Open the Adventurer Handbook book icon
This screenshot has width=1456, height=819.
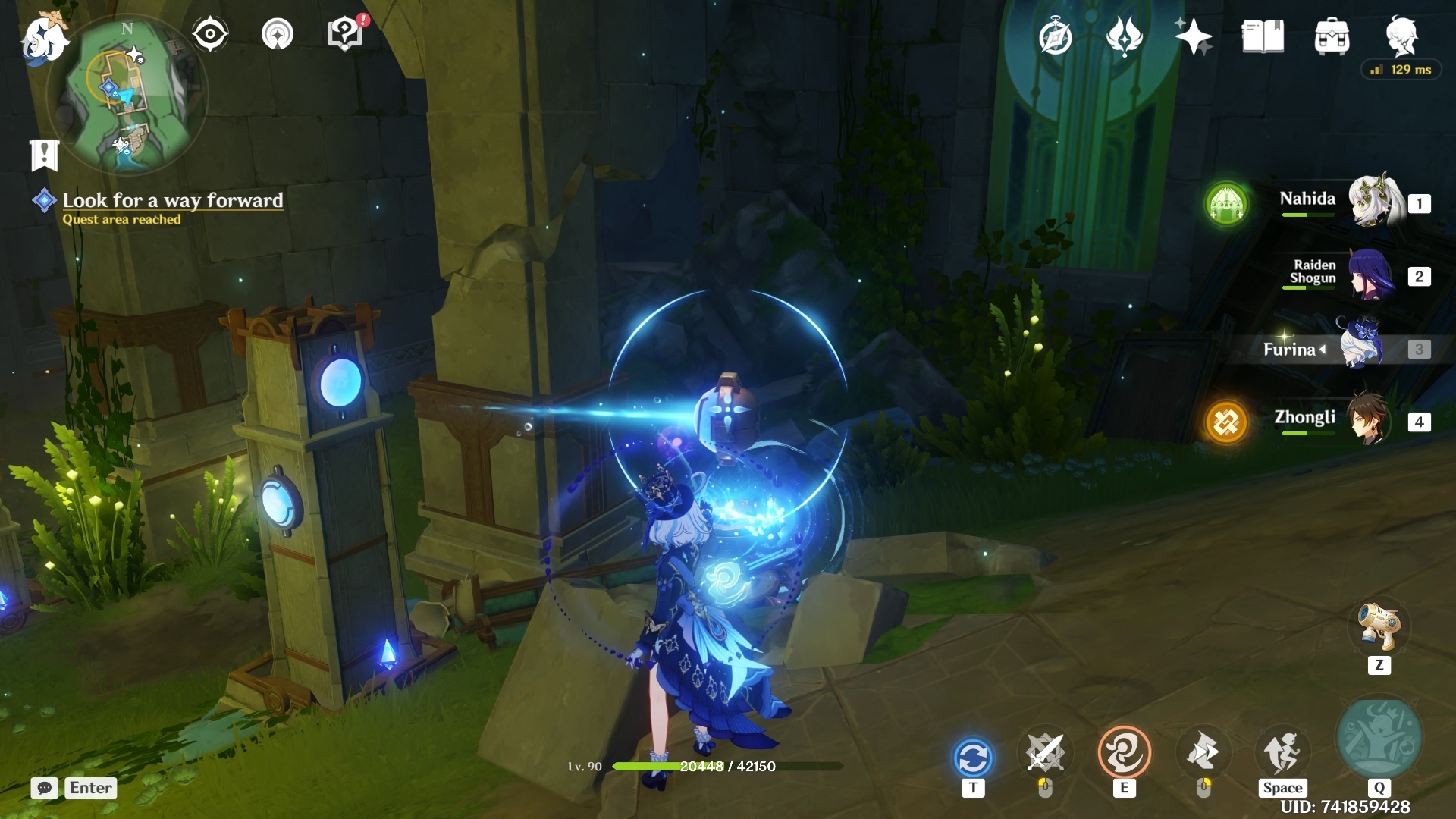1263,36
